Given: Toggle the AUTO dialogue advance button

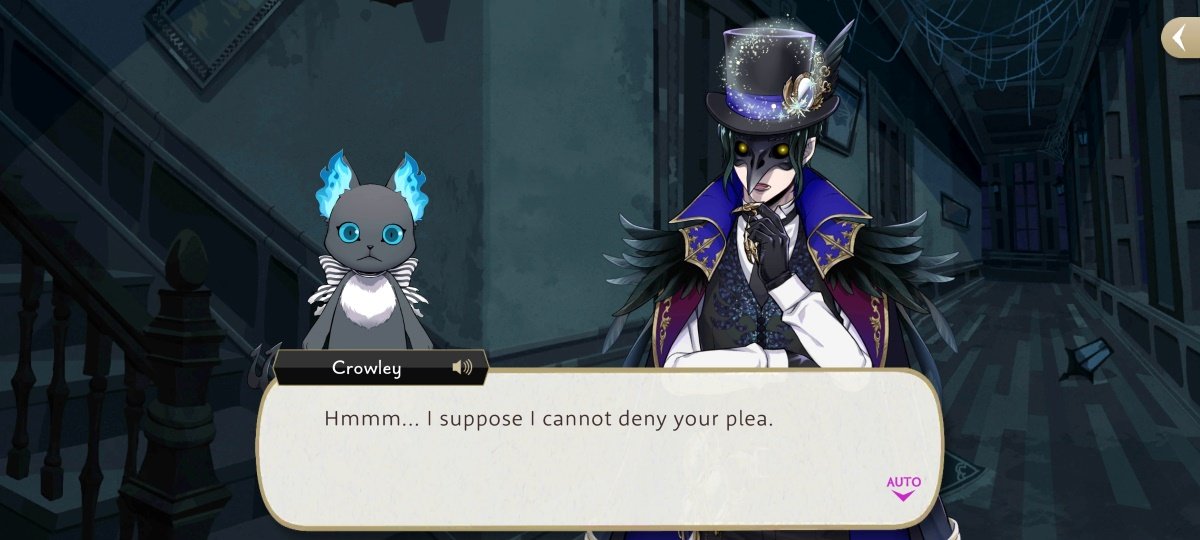Looking at the screenshot, I should pyautogui.click(x=903, y=487).
